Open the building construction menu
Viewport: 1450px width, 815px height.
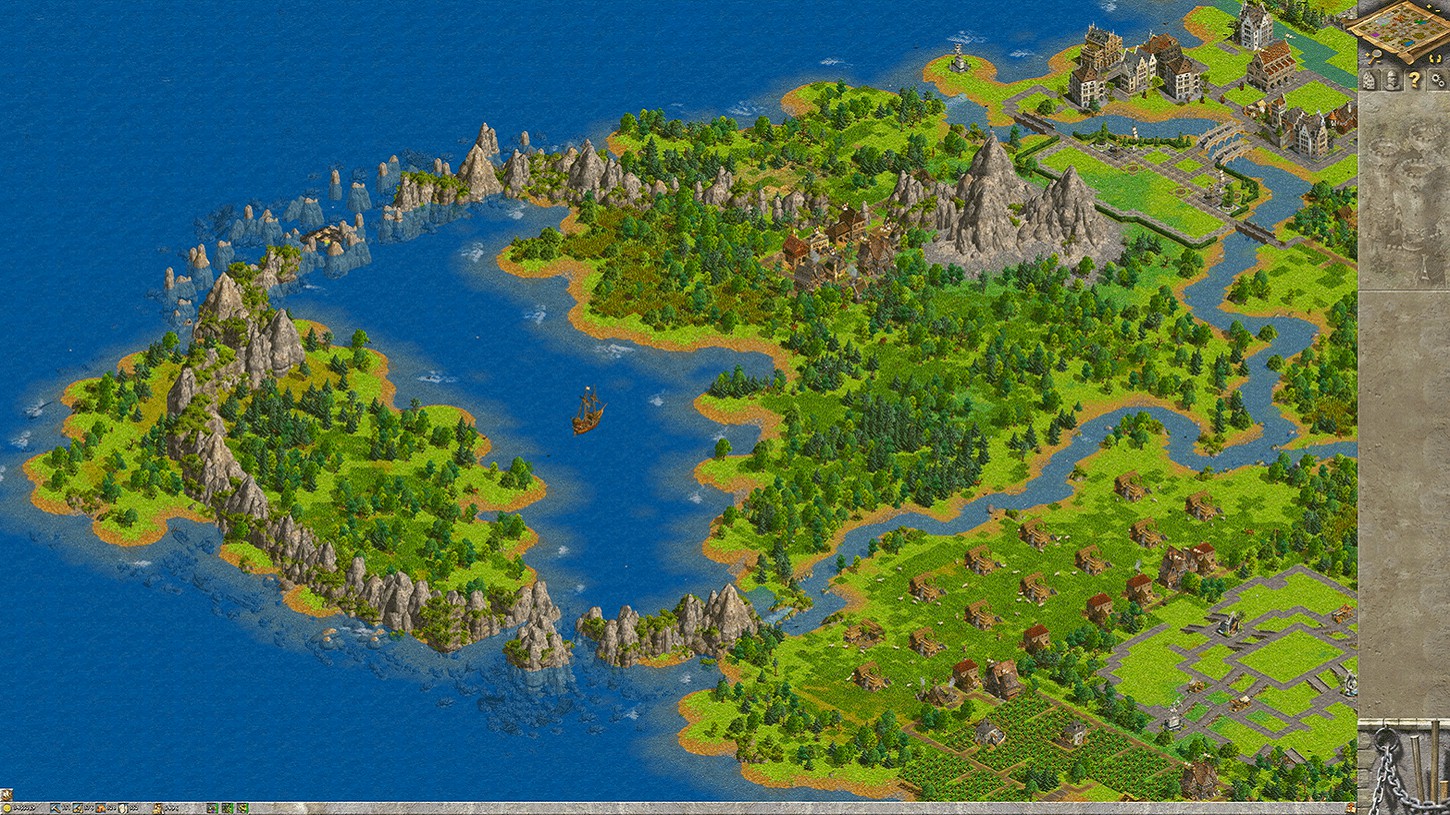(x=1369, y=81)
